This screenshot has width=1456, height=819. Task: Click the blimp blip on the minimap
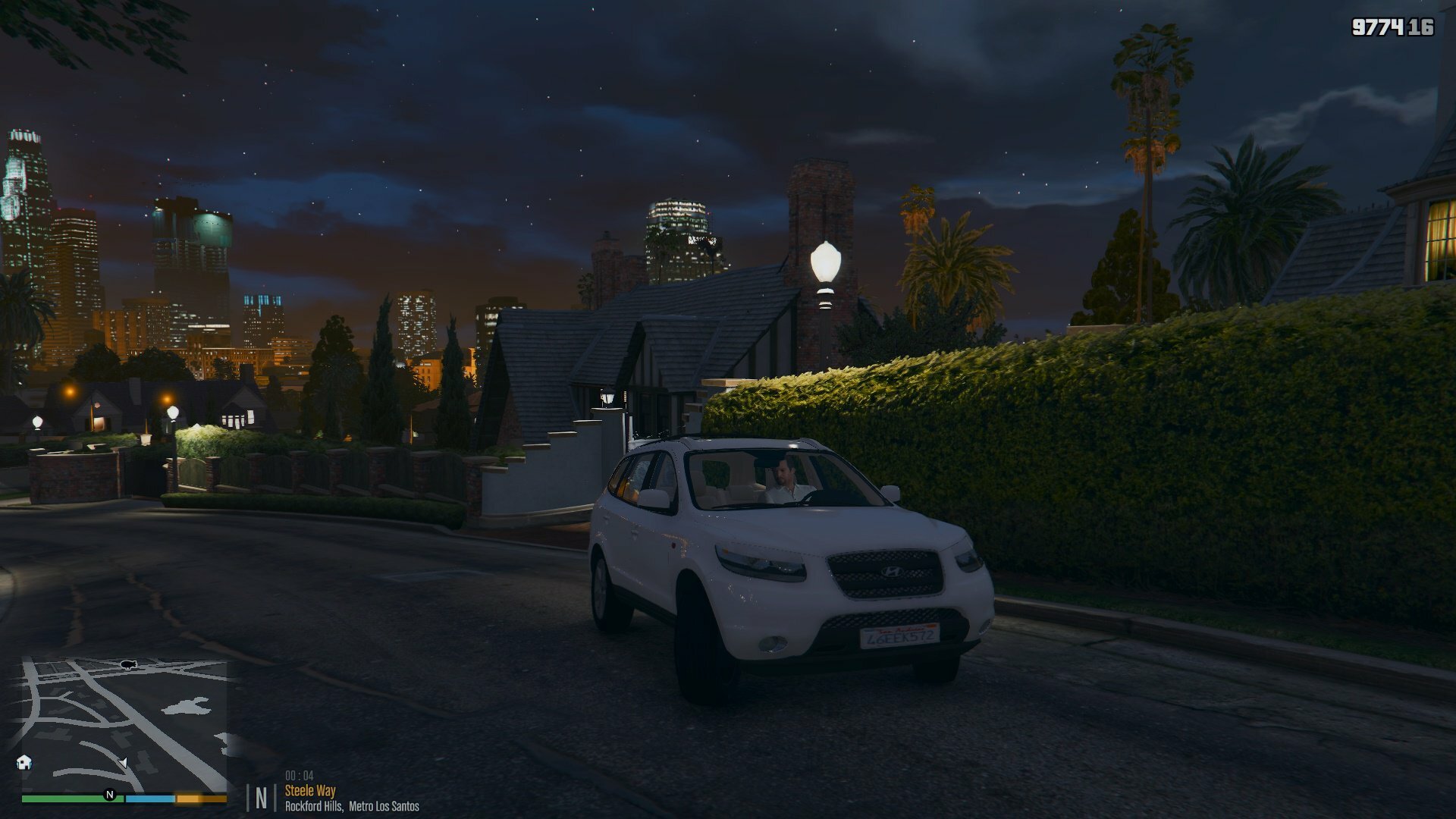[x=129, y=665]
